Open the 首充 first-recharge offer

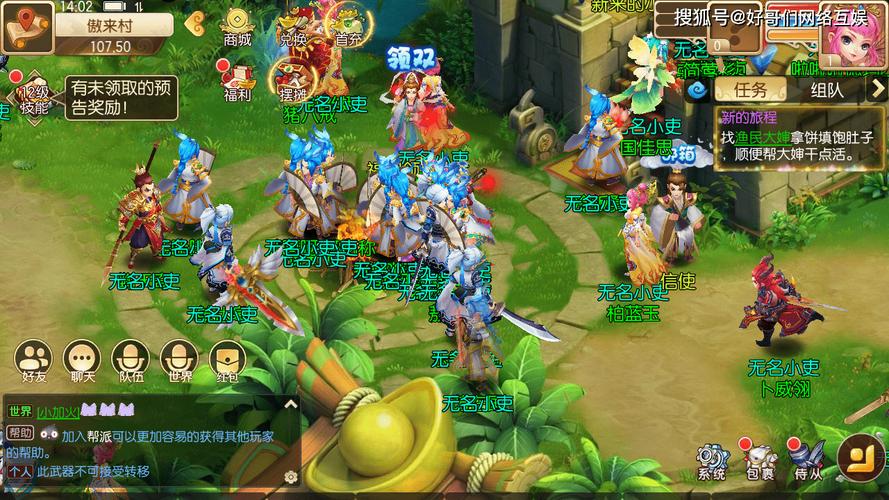tap(349, 26)
